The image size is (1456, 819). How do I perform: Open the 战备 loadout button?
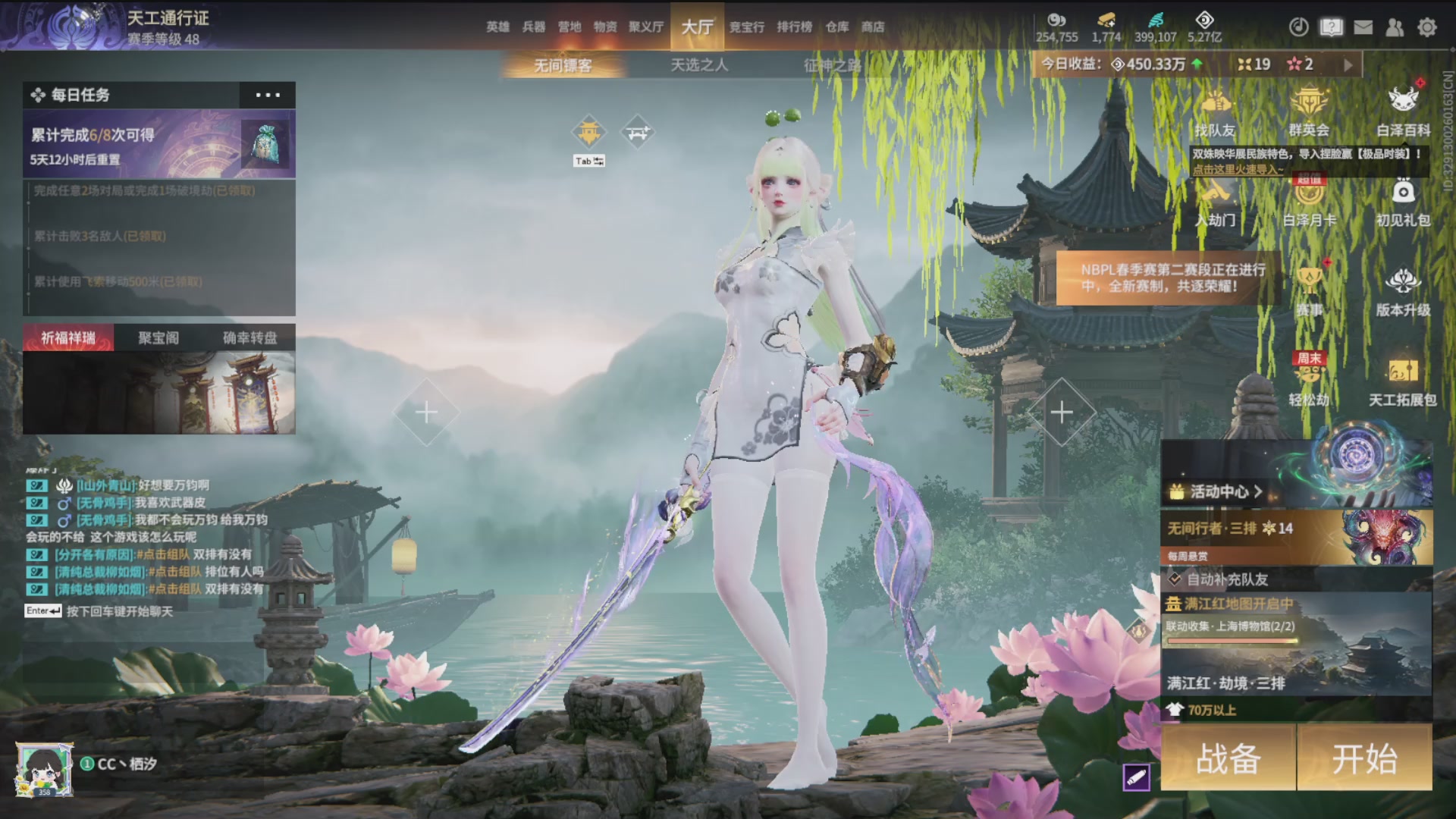1228,758
